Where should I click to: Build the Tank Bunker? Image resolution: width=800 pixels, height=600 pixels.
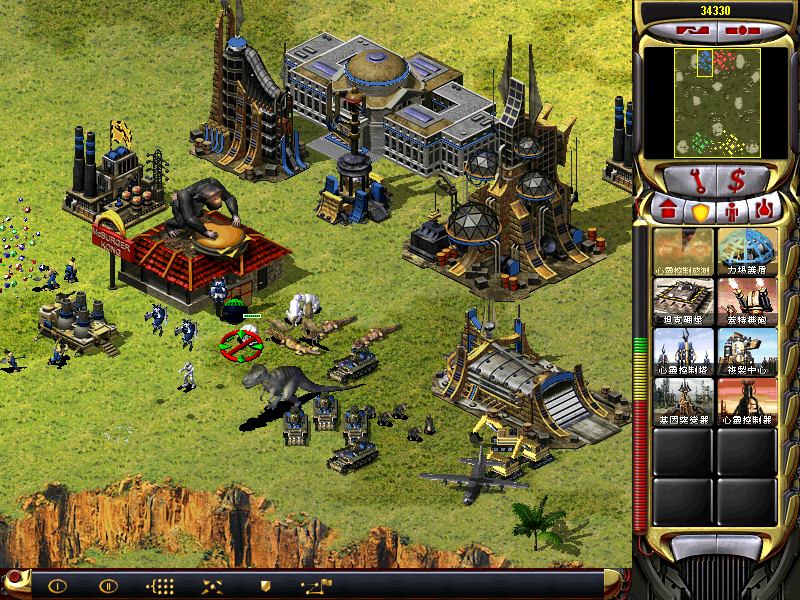[683, 298]
